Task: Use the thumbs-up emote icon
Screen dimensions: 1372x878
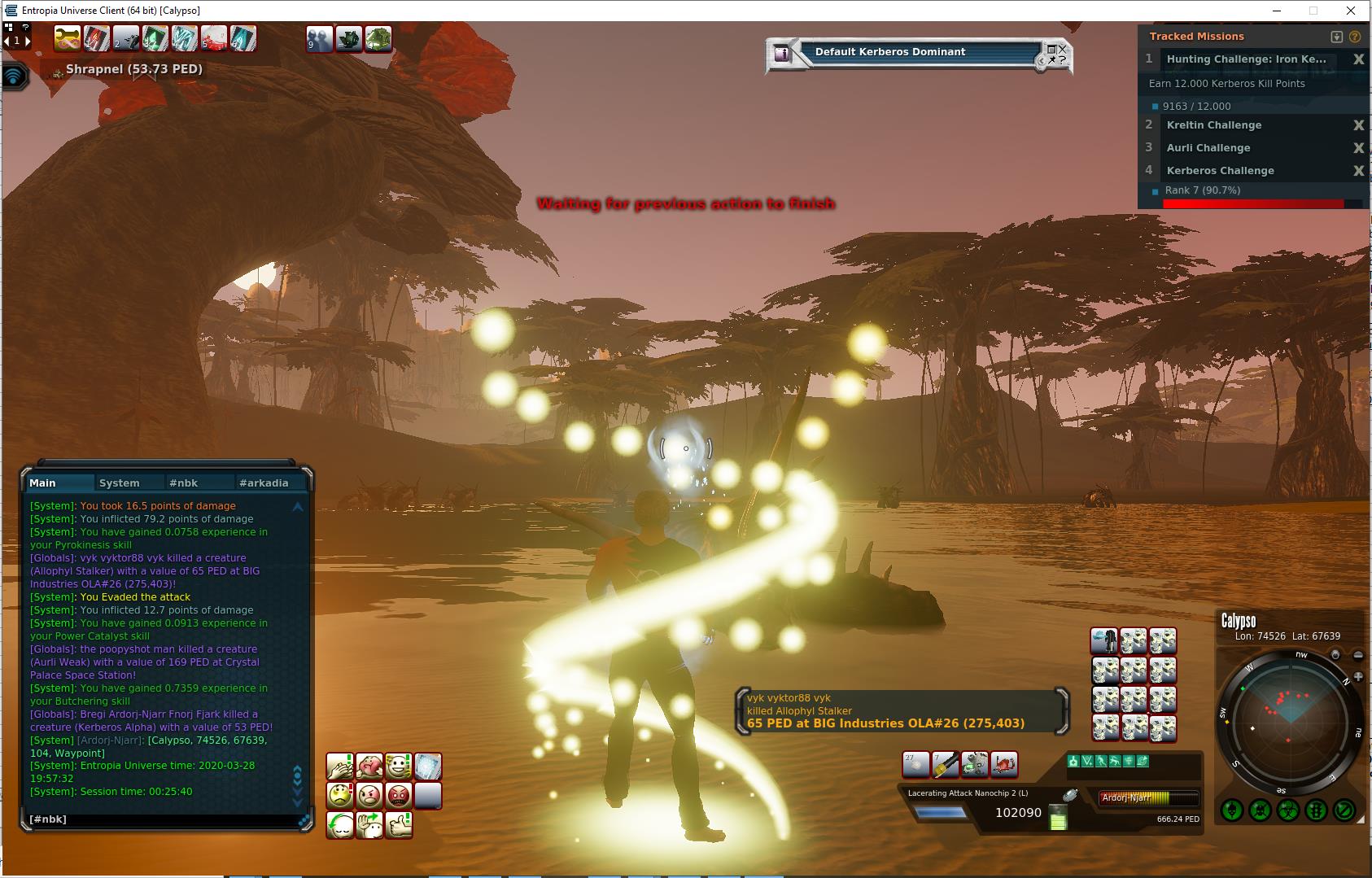Action: (x=399, y=825)
